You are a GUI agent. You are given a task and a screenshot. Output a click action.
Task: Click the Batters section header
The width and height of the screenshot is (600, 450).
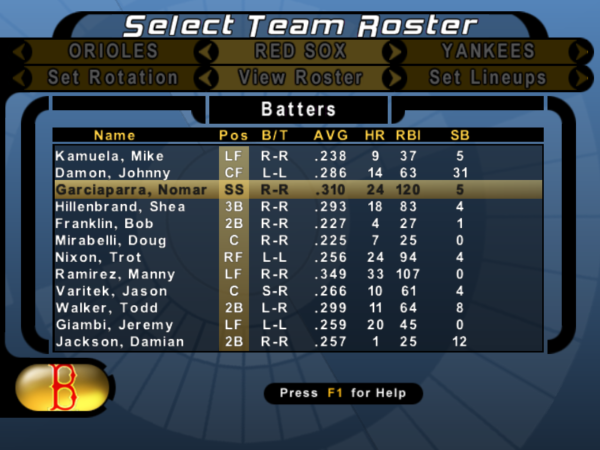[298, 108]
